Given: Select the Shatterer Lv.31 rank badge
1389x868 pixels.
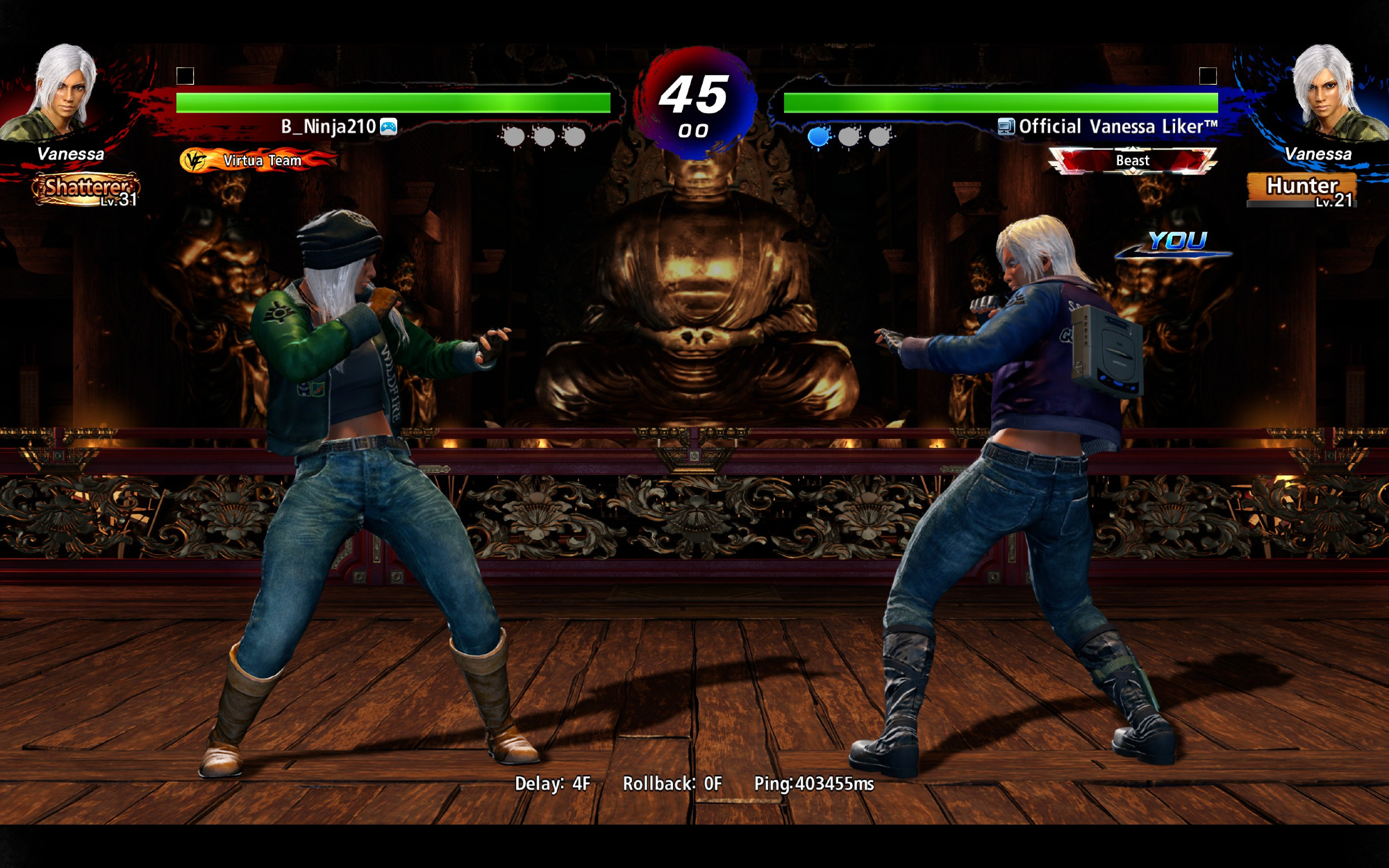Looking at the screenshot, I should click(85, 190).
